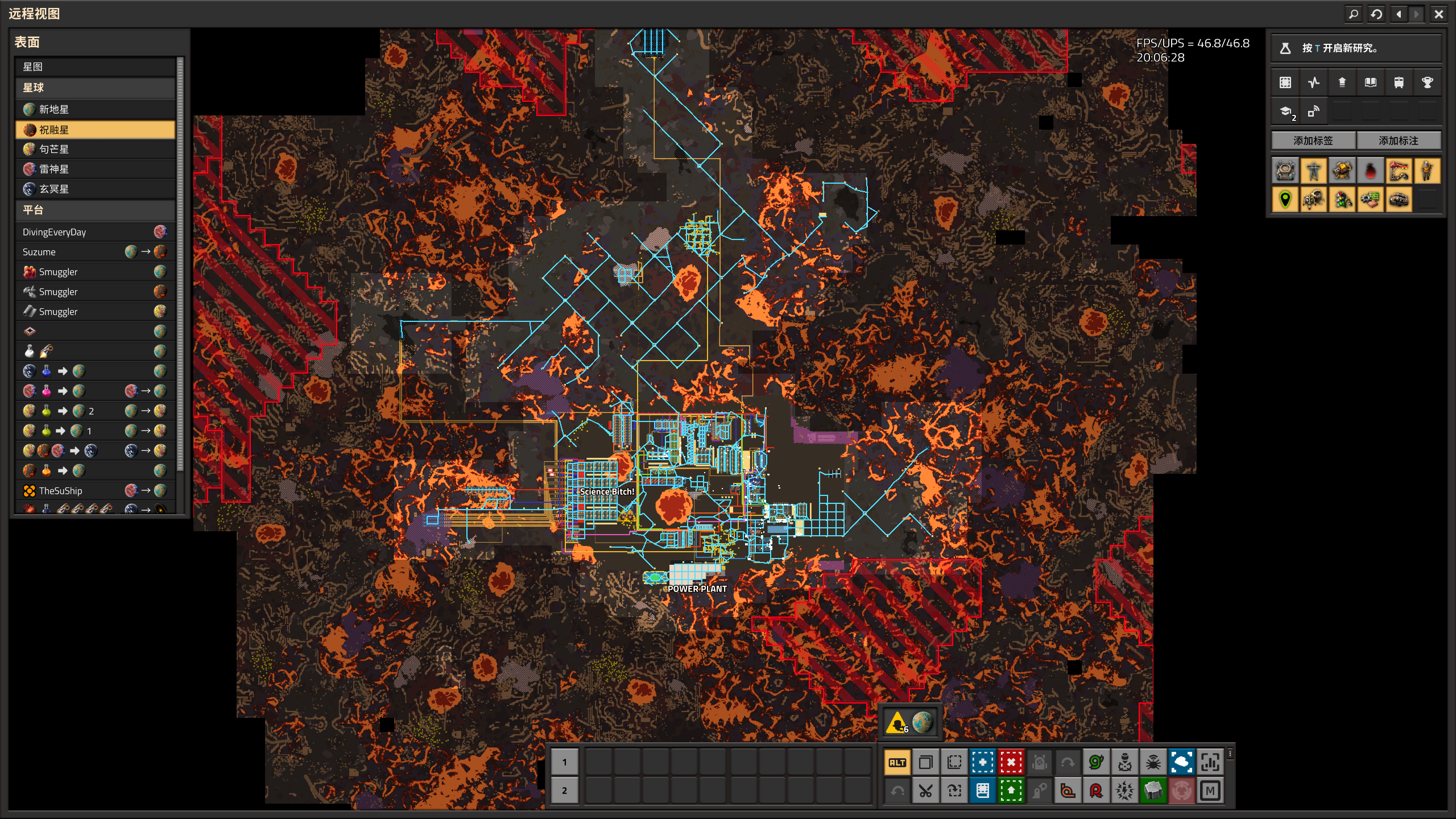Select the 星图 star map entry
Screen dimensions: 1456x819
[x=95, y=67]
